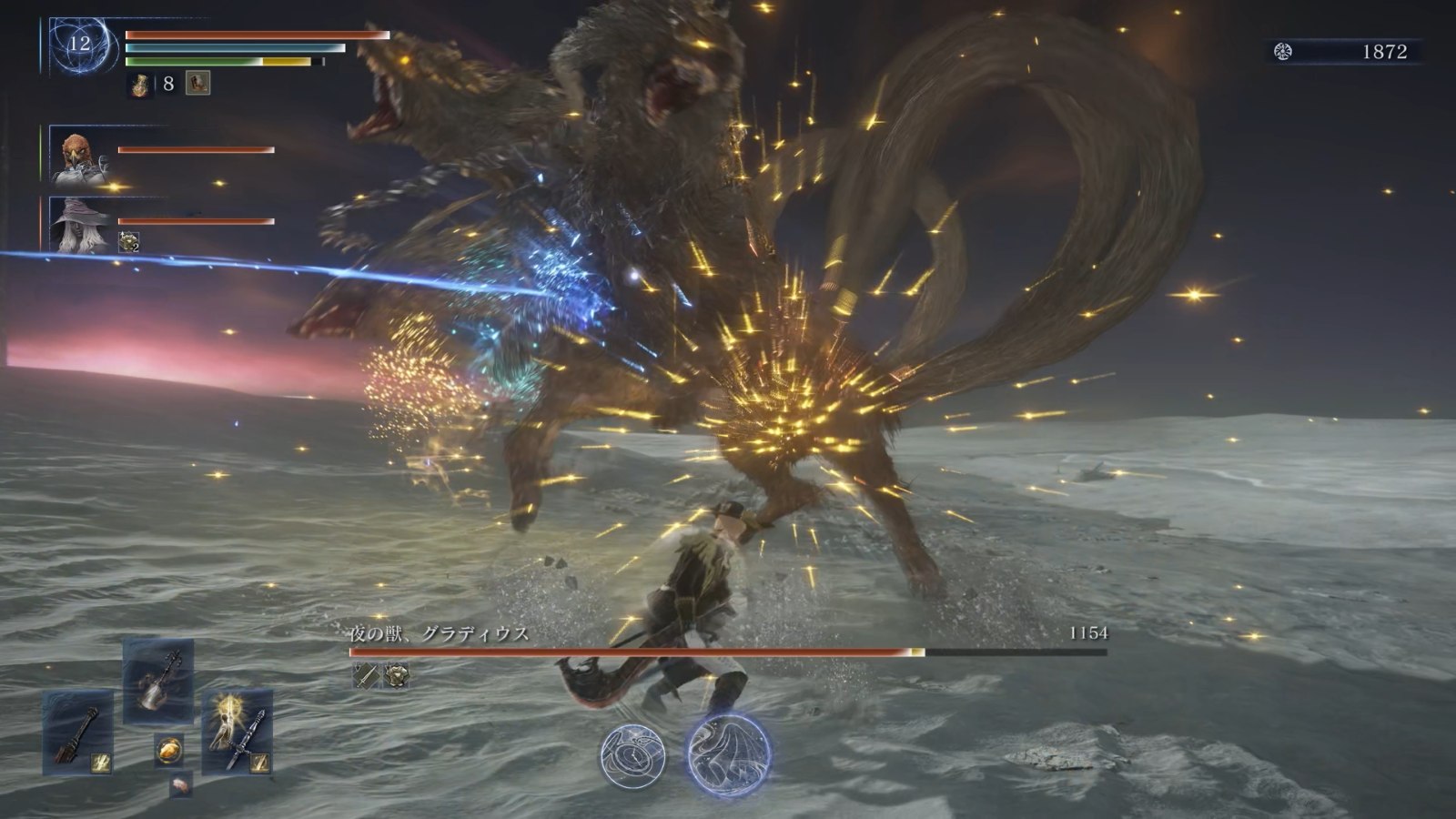Screen dimensions: 1456x819
Task: Select the witch-hat teammate portrait
Action: coord(77,225)
